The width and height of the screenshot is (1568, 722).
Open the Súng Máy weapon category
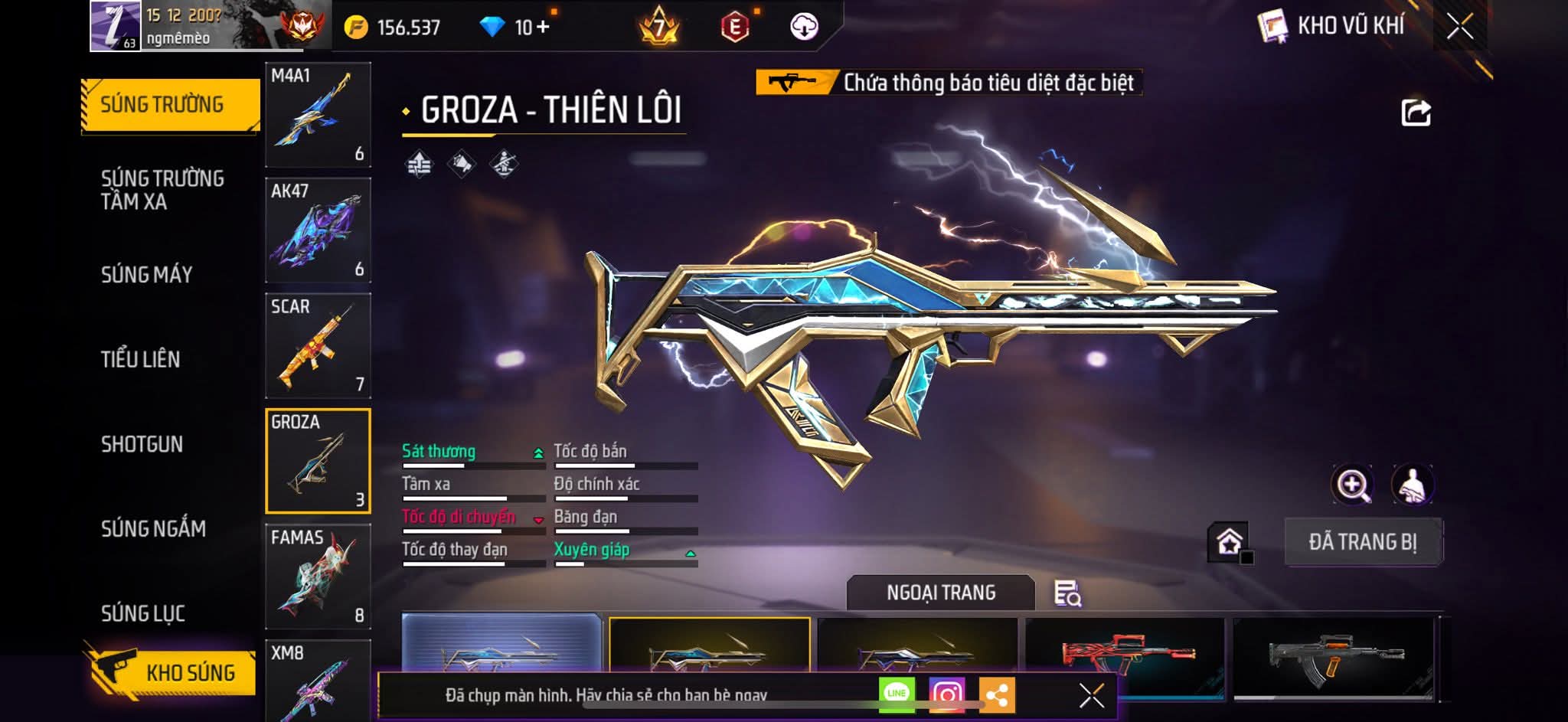coord(146,275)
